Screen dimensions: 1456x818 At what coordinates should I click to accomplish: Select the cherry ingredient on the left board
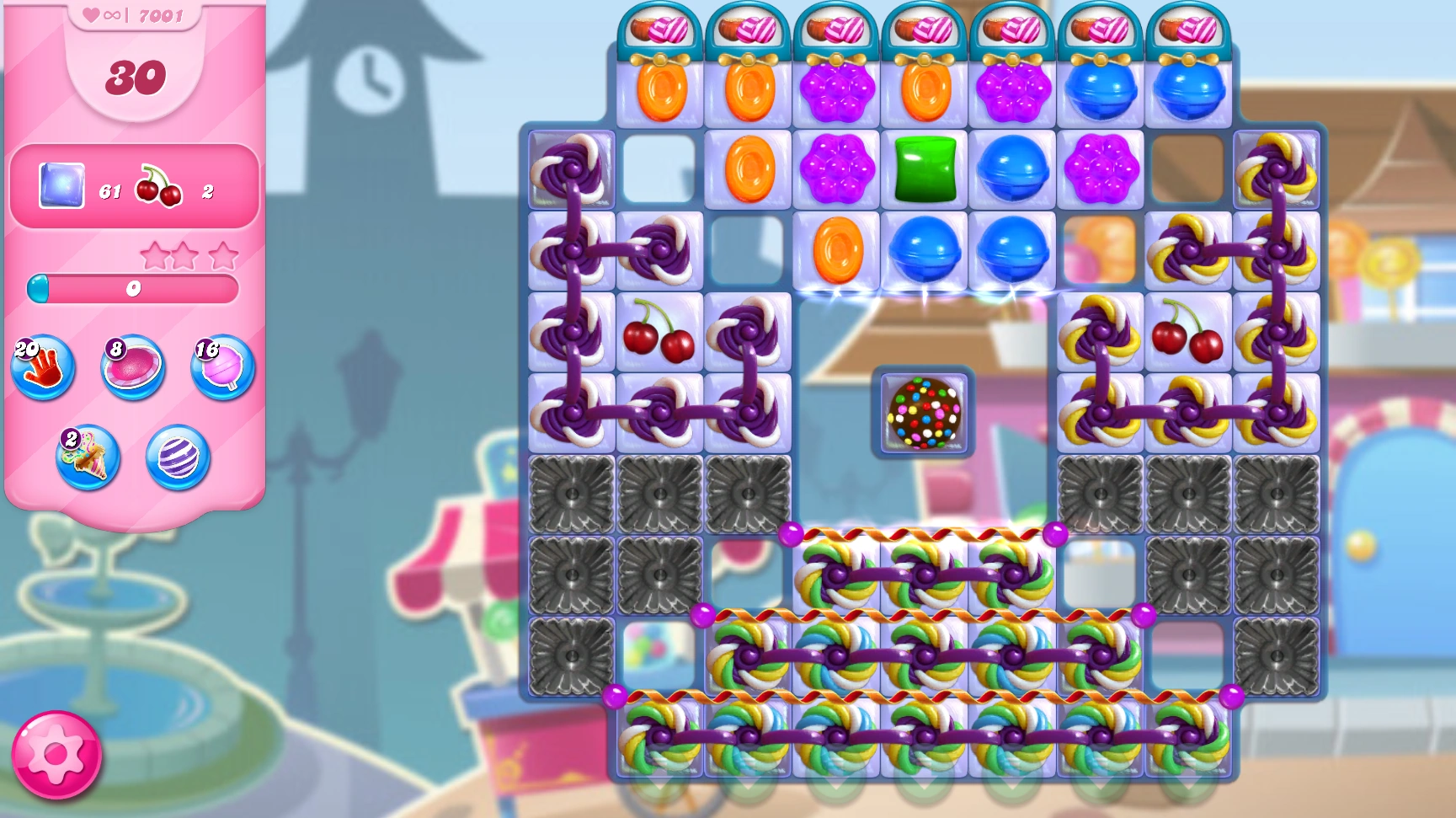(660, 334)
